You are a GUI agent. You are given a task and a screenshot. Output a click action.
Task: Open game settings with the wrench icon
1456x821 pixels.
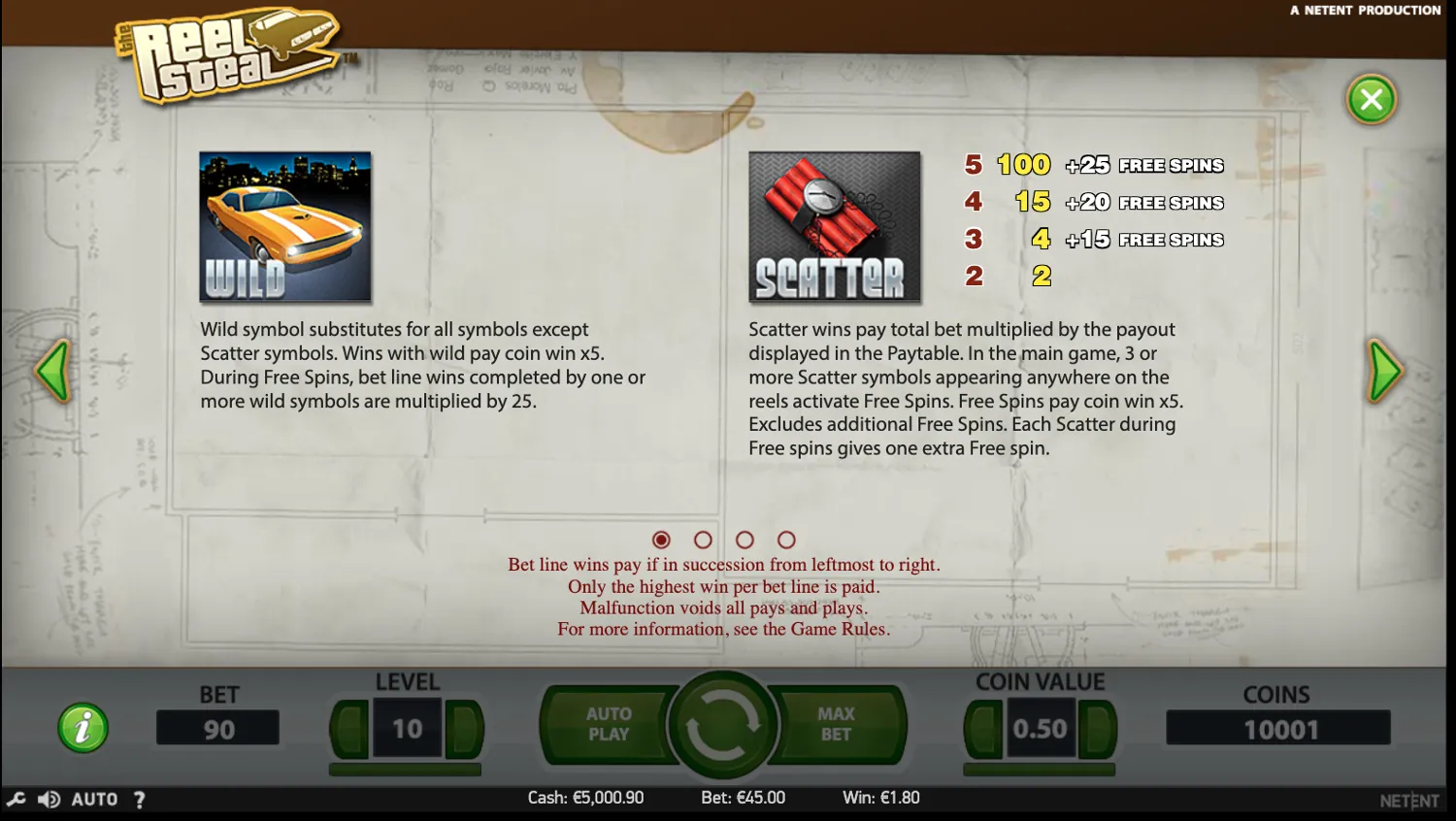click(15, 799)
